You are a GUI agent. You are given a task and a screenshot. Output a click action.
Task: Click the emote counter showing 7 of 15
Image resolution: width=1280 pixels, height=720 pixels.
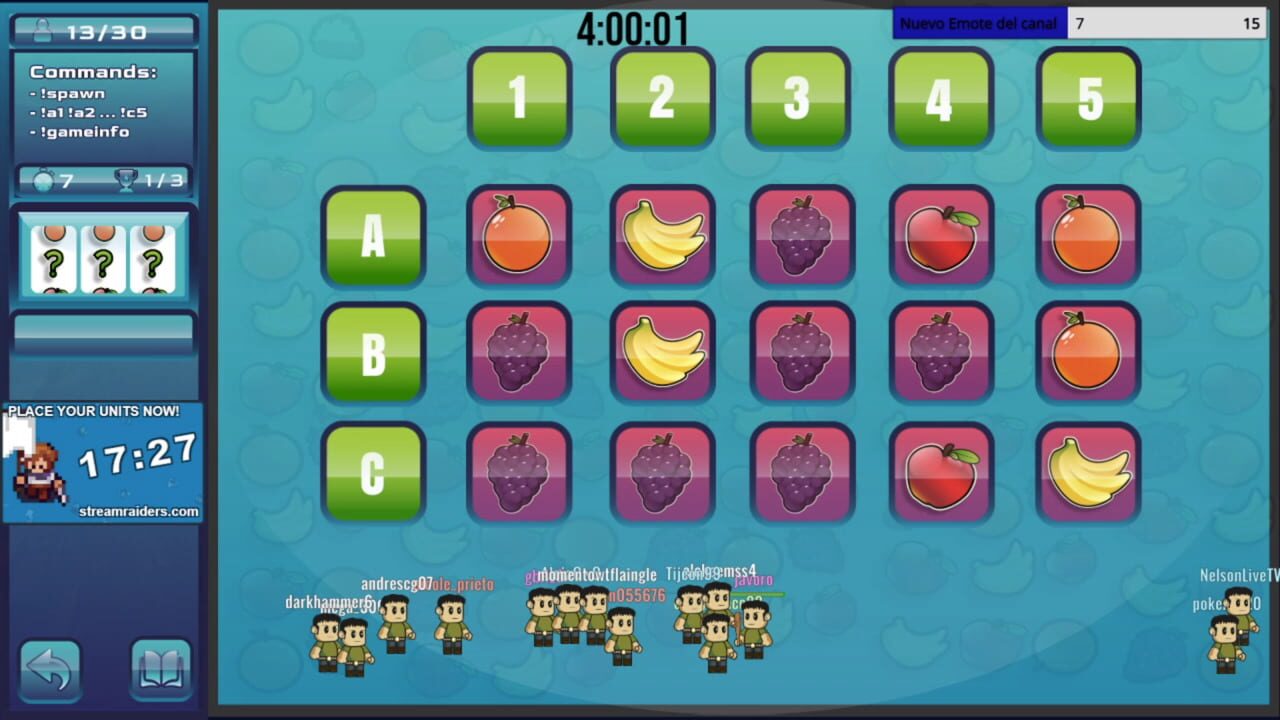1165,22
